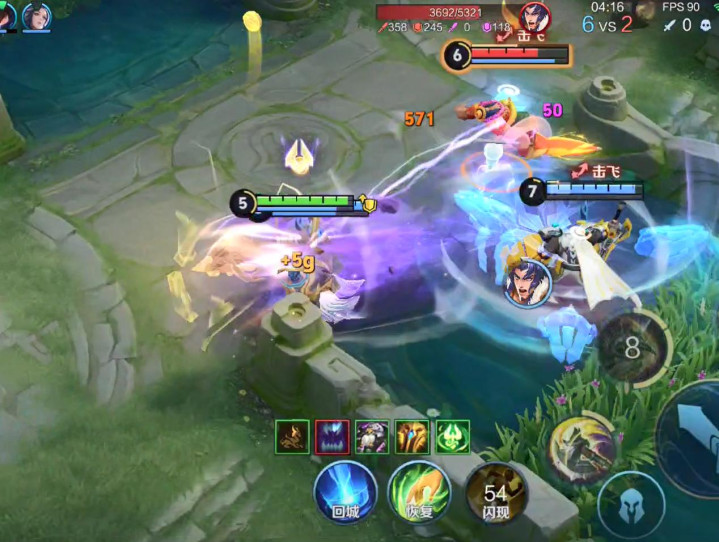Trigger the skill showing cooldown 8
This screenshot has width=719, height=542.
tap(633, 347)
